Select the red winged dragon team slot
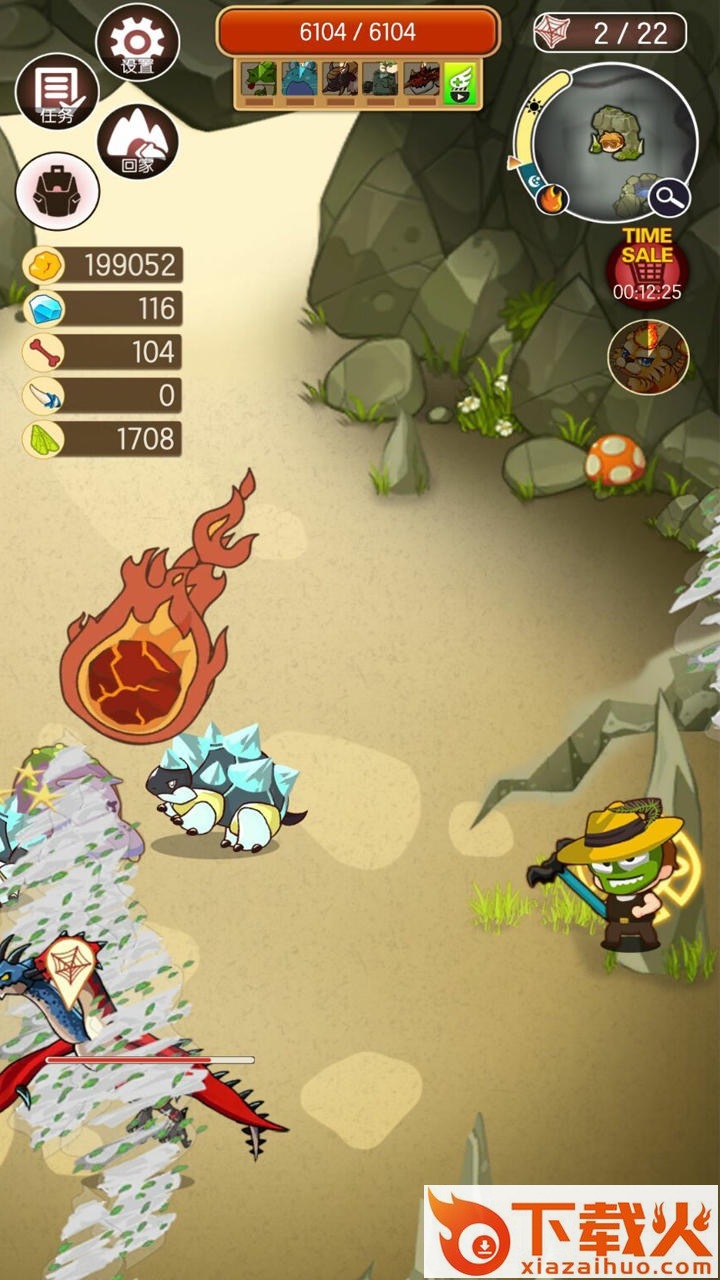 click(421, 80)
